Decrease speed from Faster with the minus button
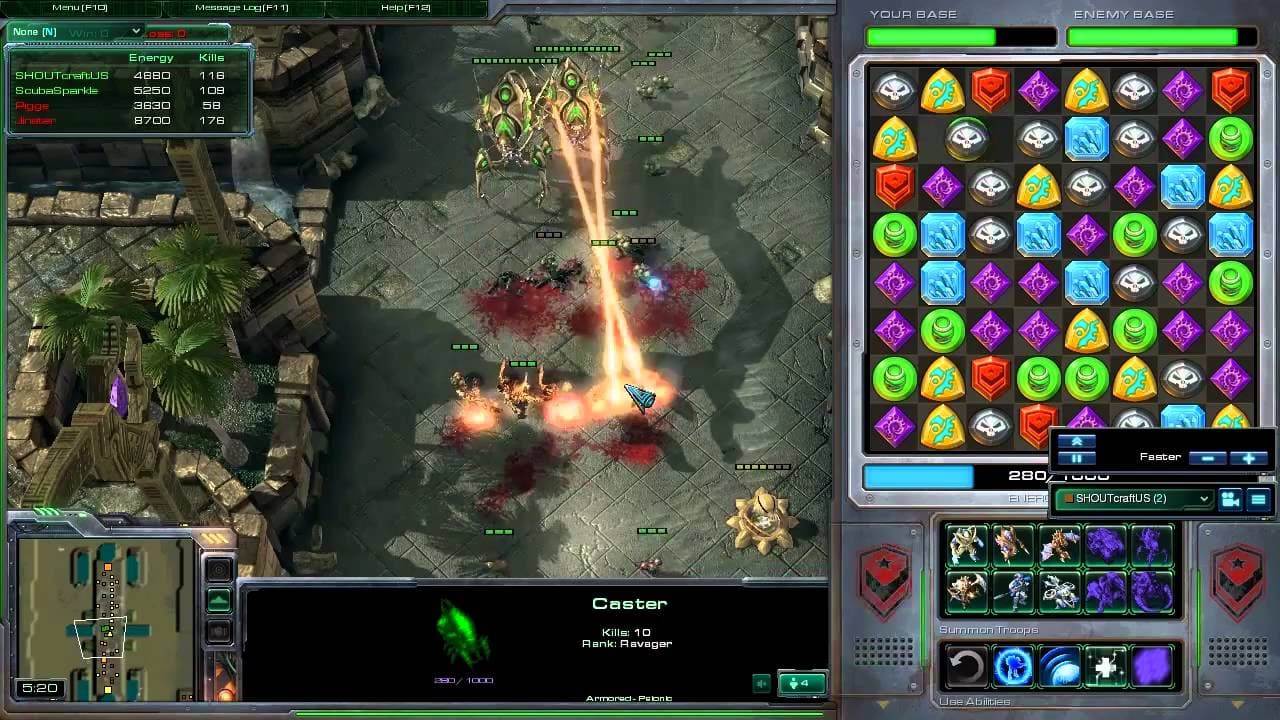Screen dimensions: 1280x720 (1209, 458)
